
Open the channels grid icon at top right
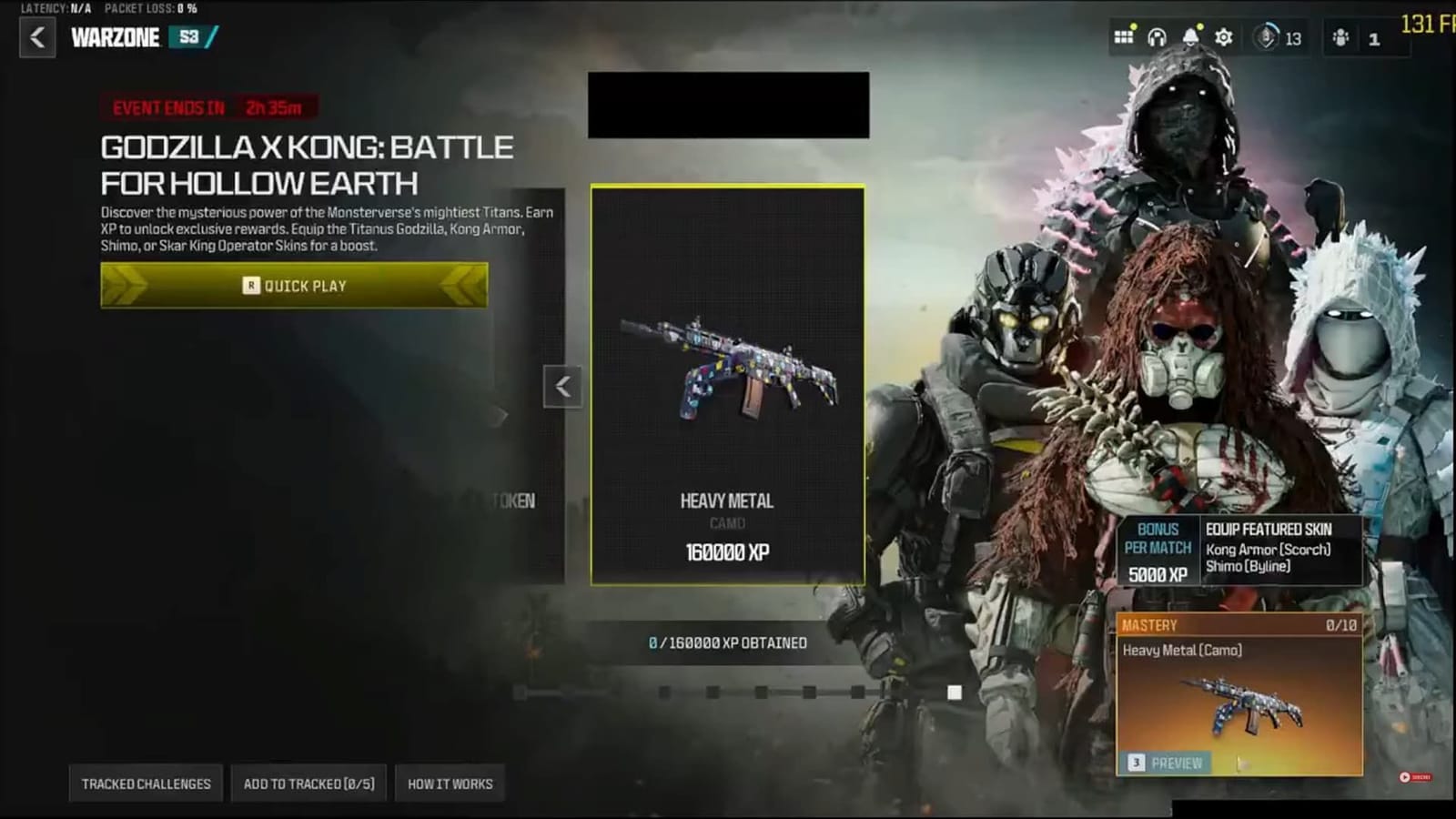(x=1125, y=38)
